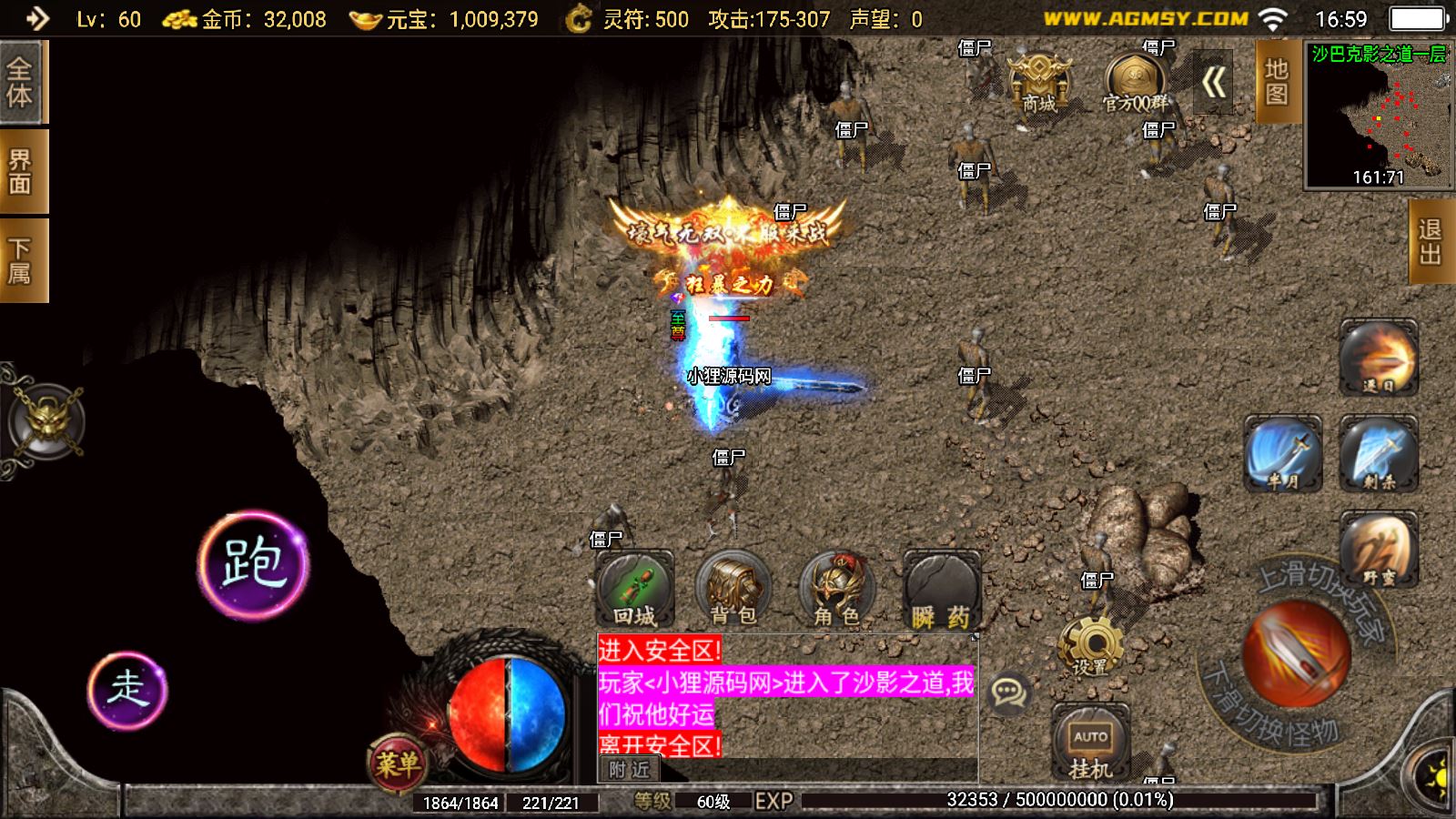Open the 菜单 menu button
Image resolution: width=1456 pixels, height=819 pixels.
pyautogui.click(x=398, y=763)
